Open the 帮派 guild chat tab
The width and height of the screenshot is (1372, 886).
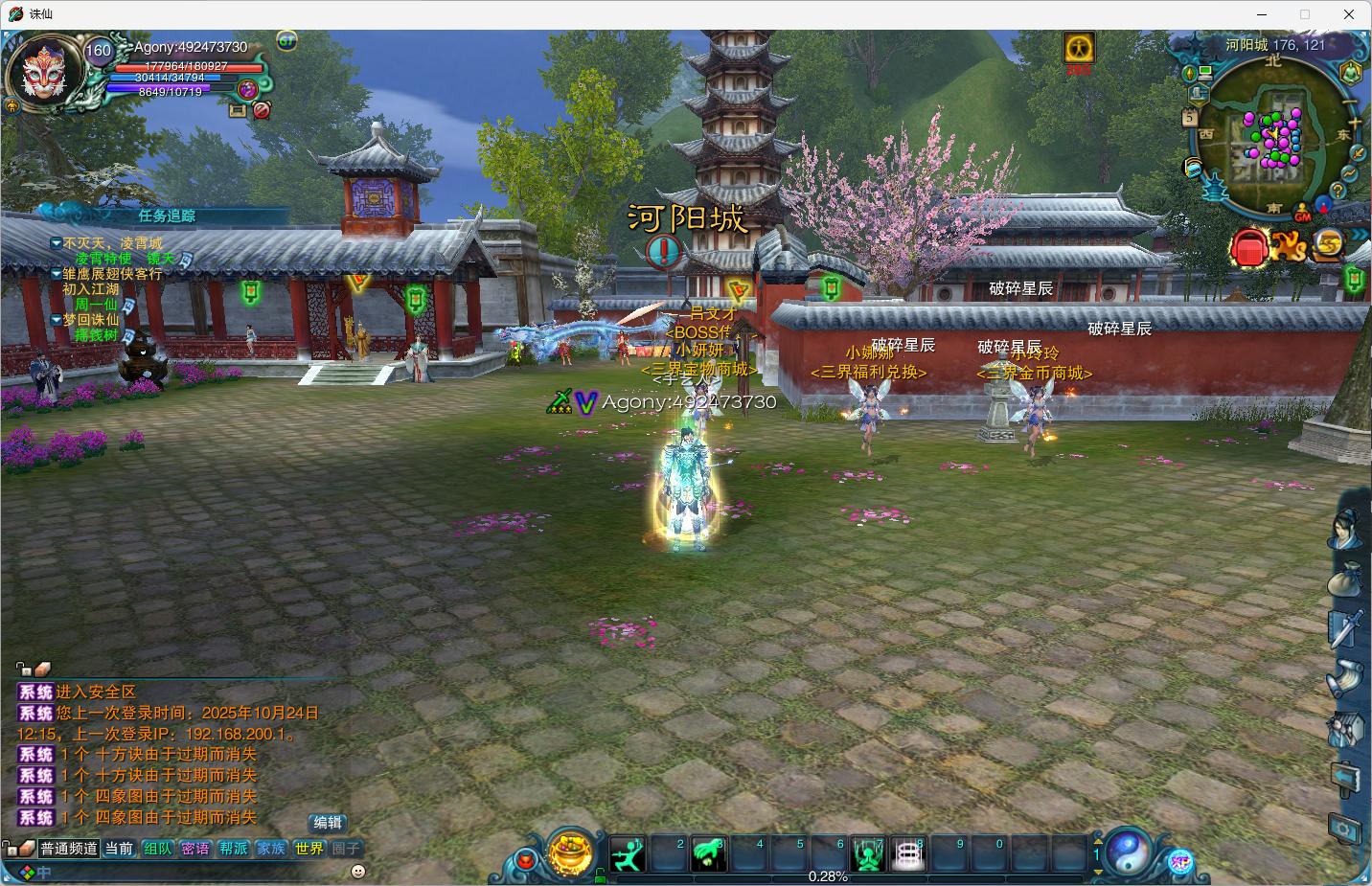tap(233, 849)
